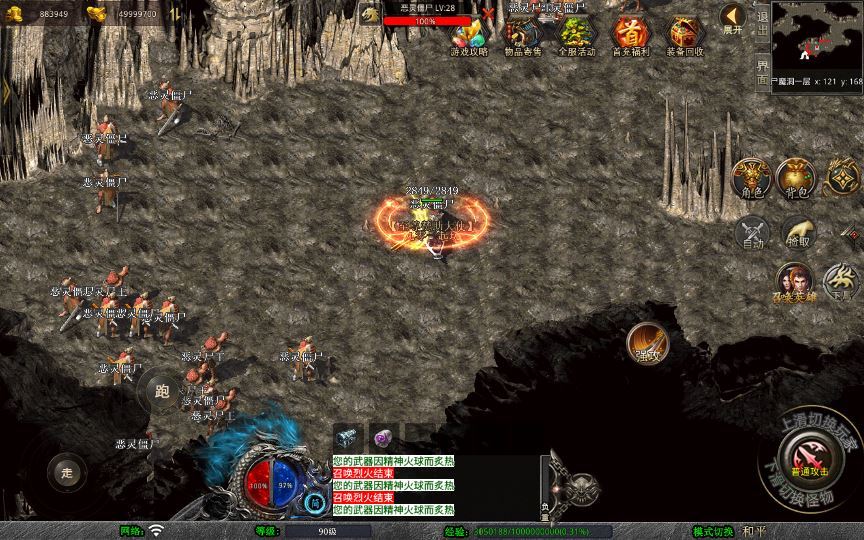Open the 全服活动 server events
Screen dimensions: 864x540
[x=577, y=35]
